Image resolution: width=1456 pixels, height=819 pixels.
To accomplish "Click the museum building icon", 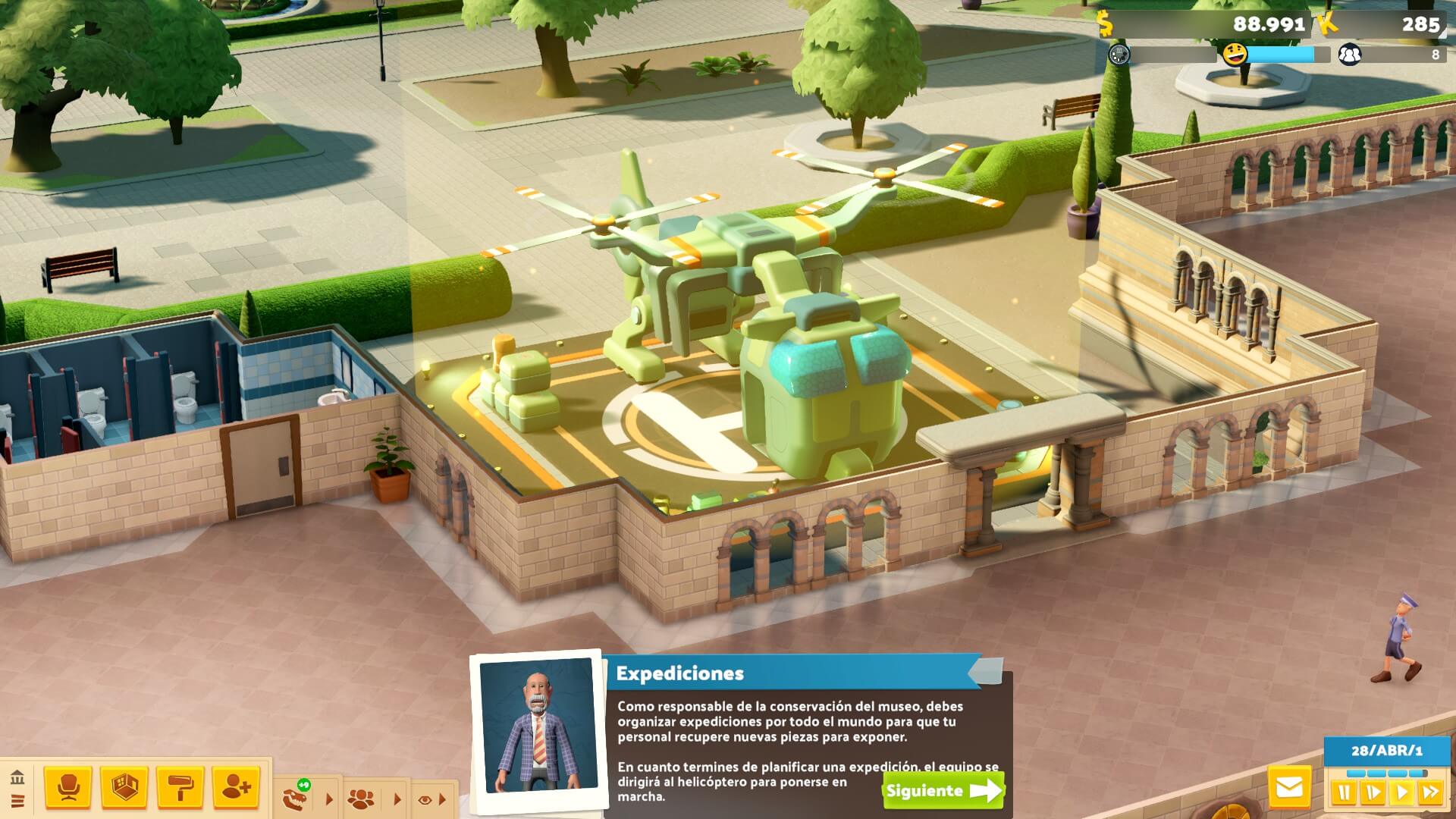I will coord(17,777).
